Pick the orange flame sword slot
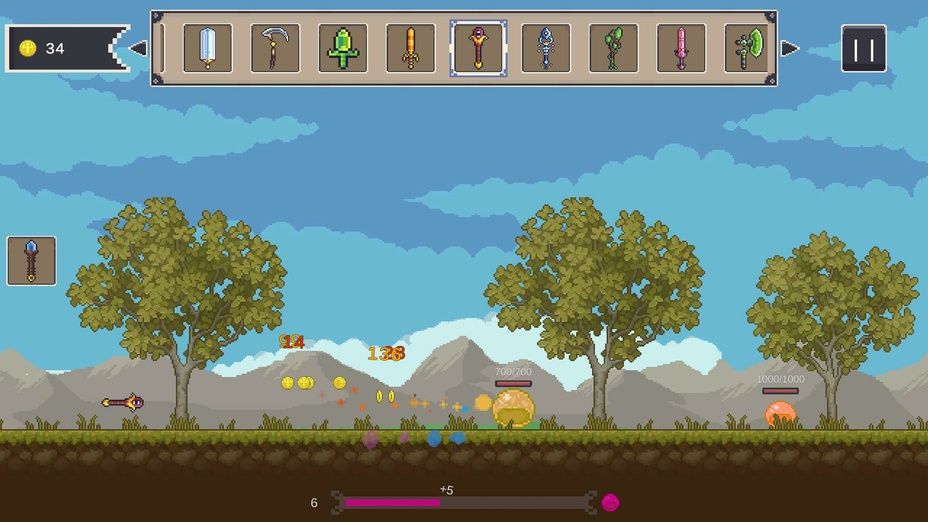This screenshot has height=522, width=928. 410,48
